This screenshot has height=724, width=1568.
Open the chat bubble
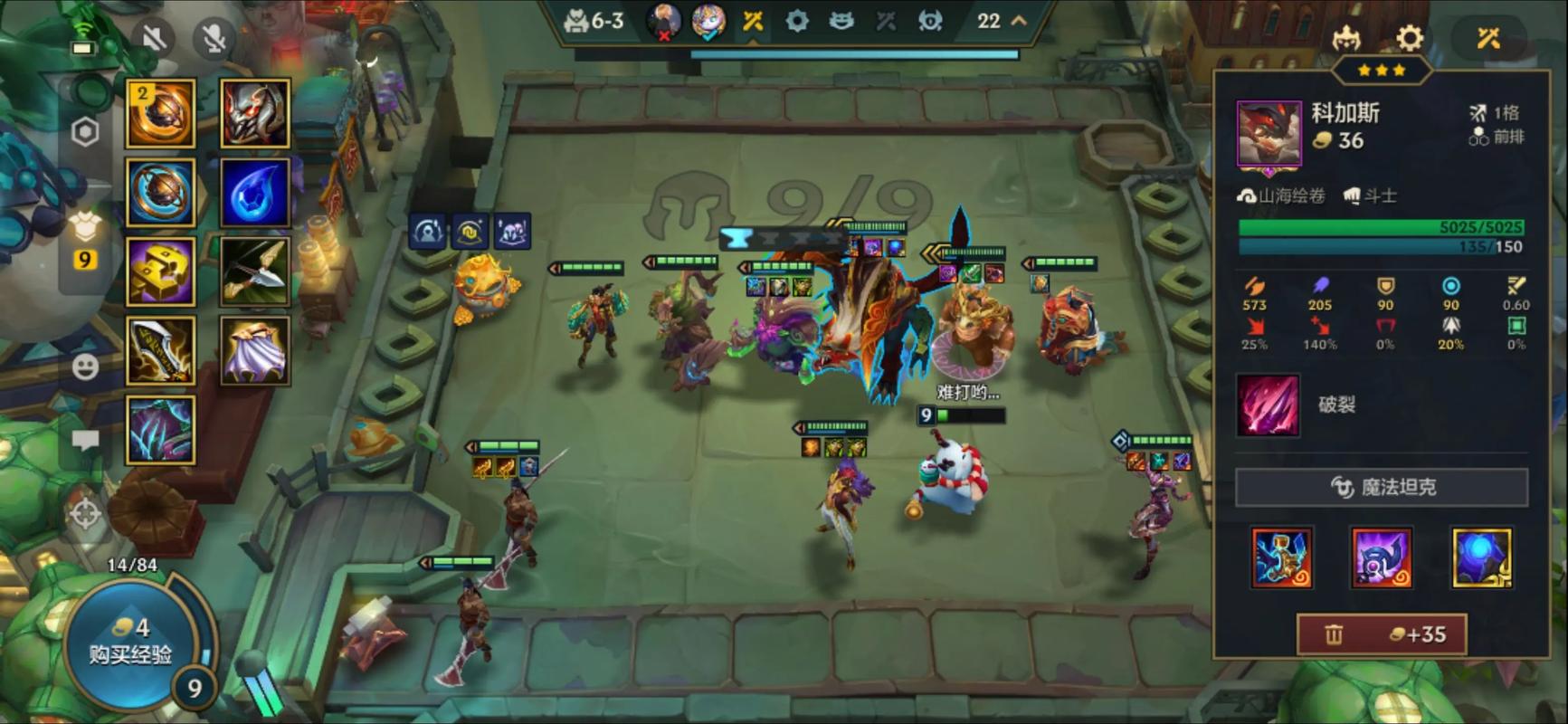click(x=85, y=441)
